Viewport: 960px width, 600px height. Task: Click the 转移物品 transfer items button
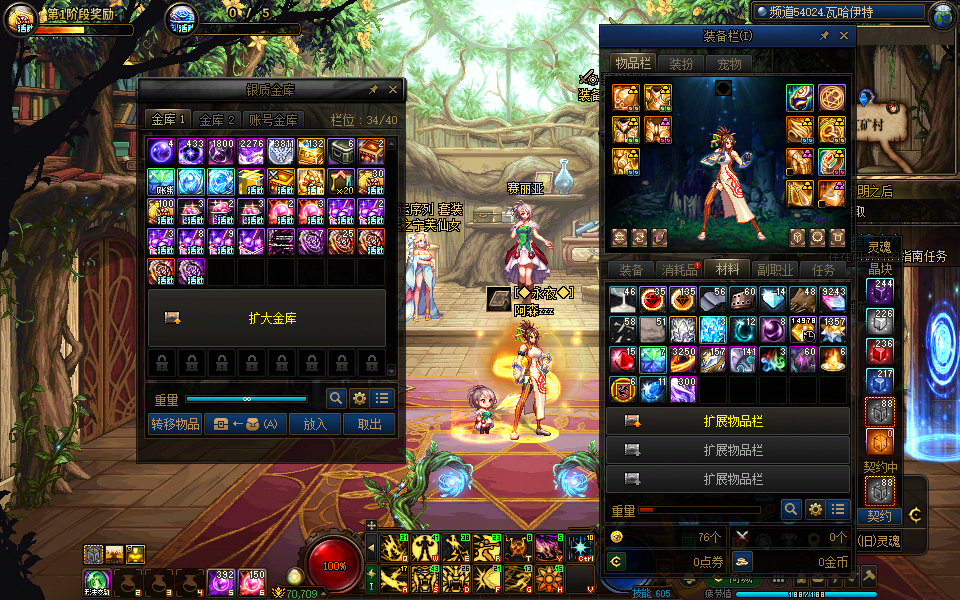click(x=175, y=424)
